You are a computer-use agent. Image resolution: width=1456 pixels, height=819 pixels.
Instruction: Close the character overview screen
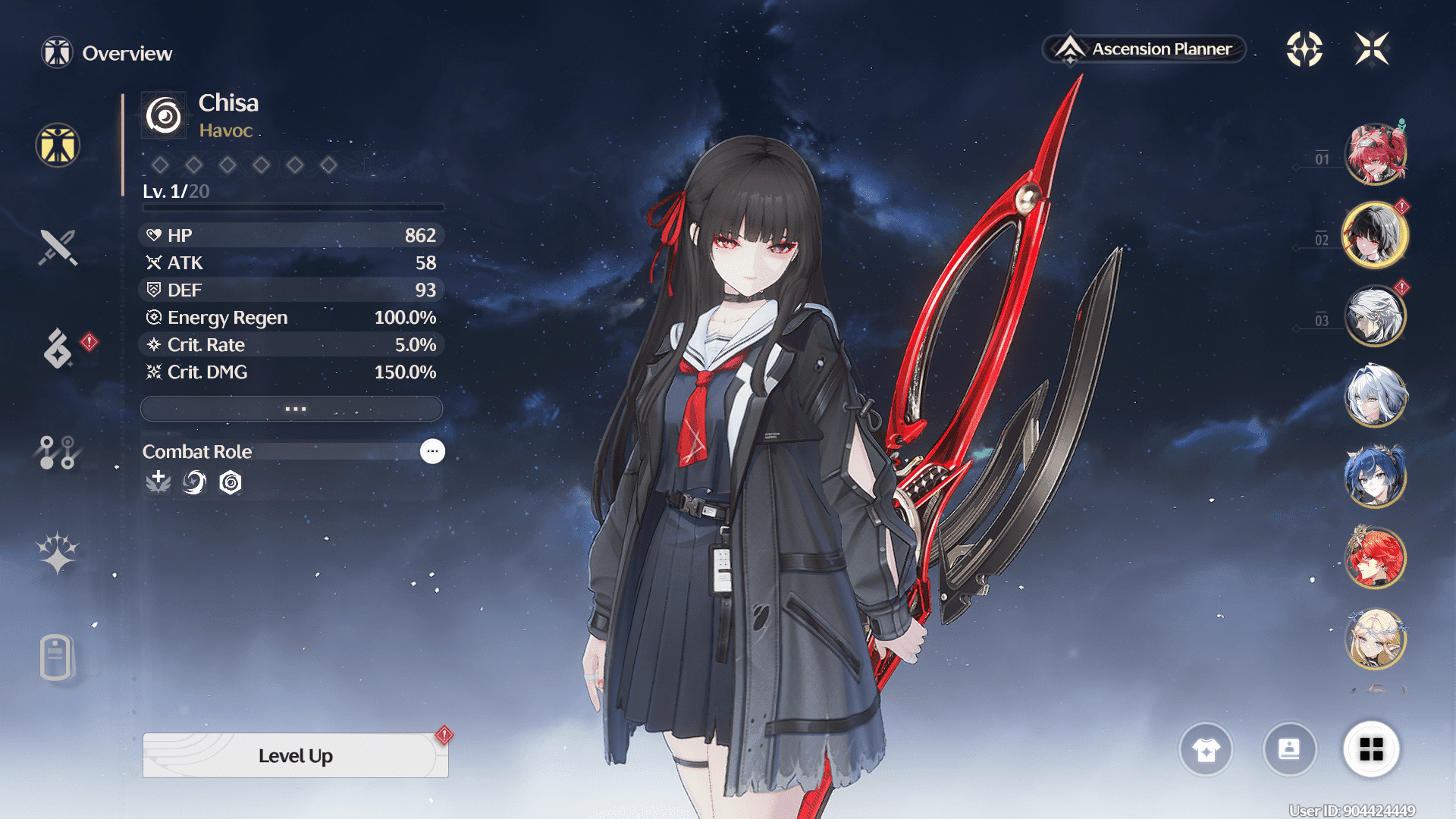pos(1372,49)
